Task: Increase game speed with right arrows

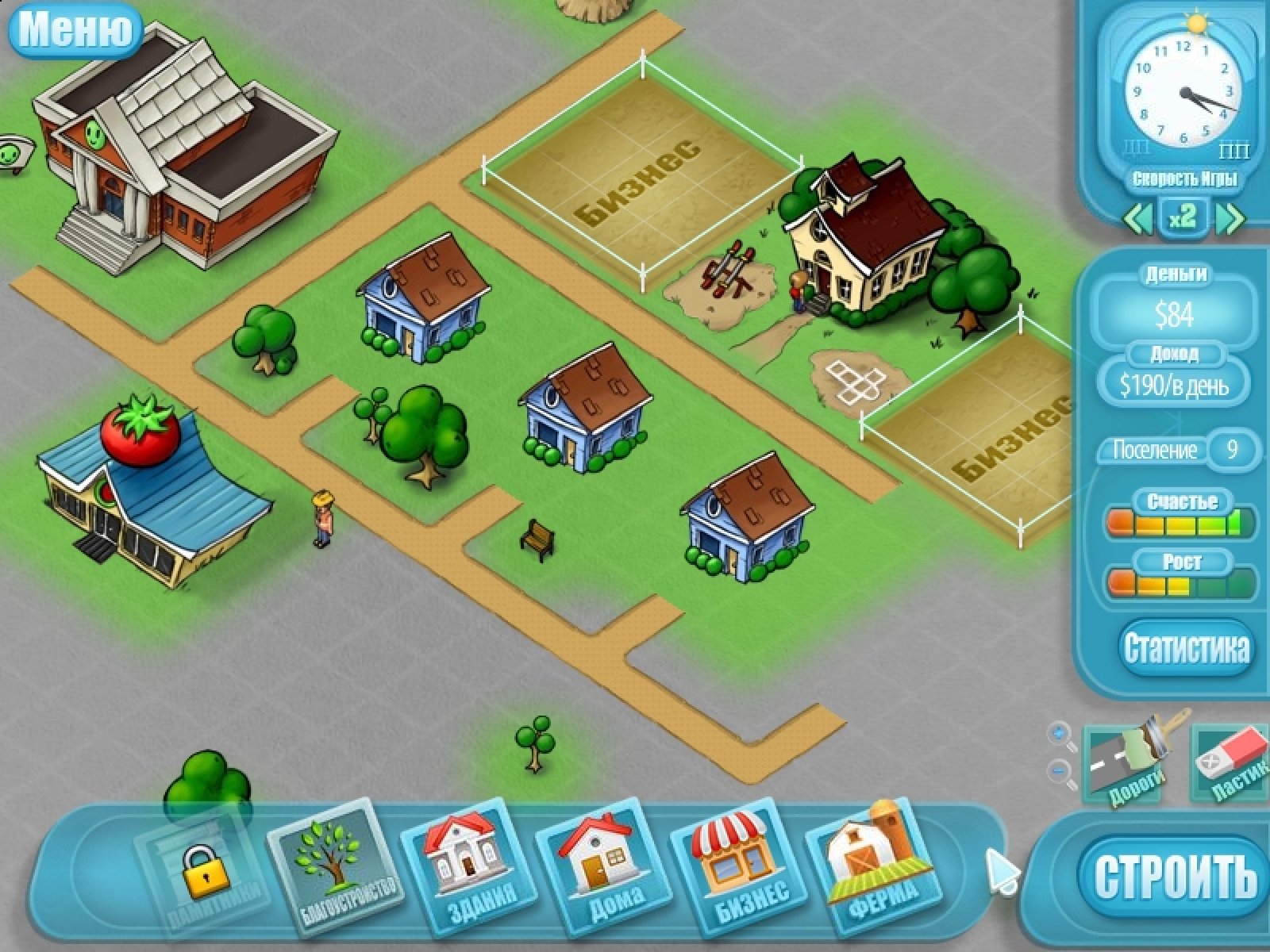Action: coord(1230,218)
